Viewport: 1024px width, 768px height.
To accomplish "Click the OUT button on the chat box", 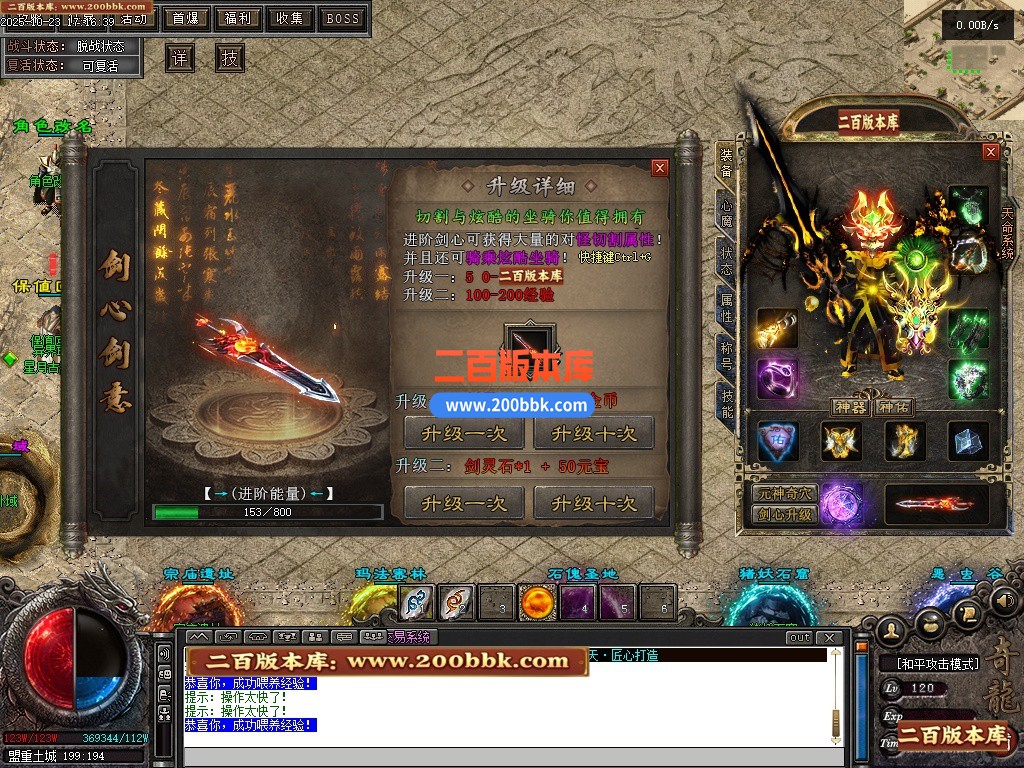I will click(x=799, y=637).
